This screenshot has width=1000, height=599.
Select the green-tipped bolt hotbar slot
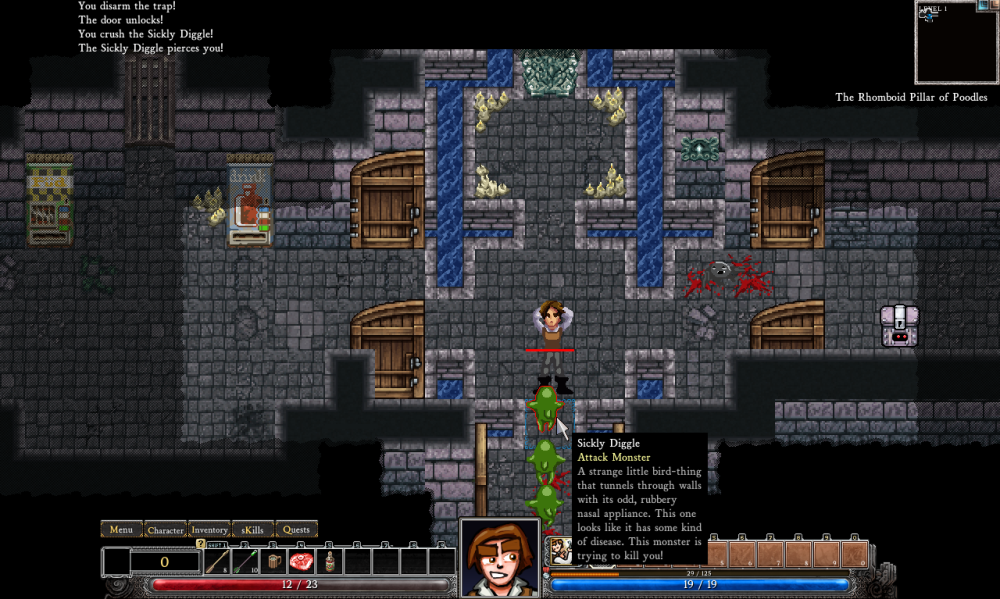pos(245,562)
